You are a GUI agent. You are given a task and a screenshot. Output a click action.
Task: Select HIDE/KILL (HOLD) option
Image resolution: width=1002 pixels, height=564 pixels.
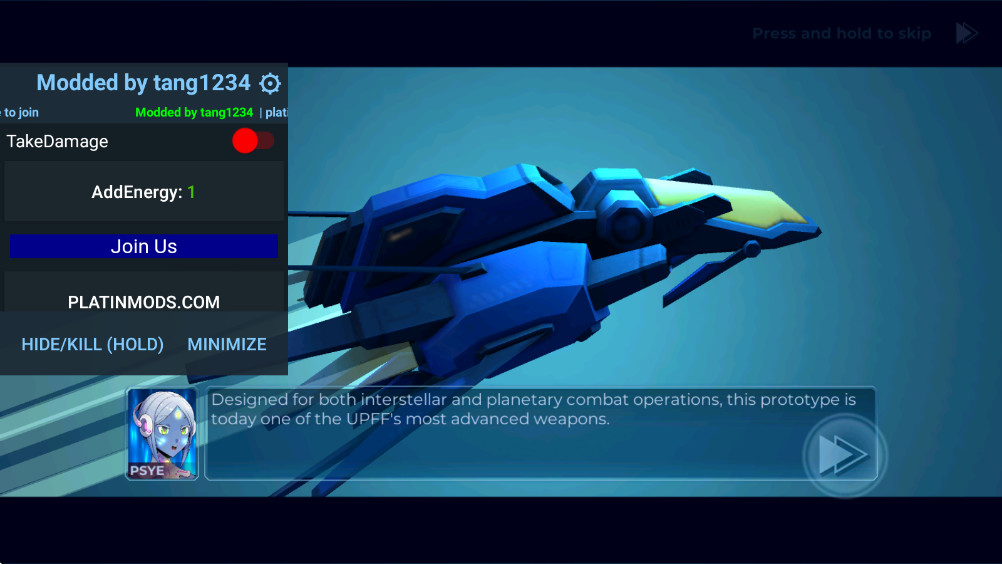coord(93,344)
